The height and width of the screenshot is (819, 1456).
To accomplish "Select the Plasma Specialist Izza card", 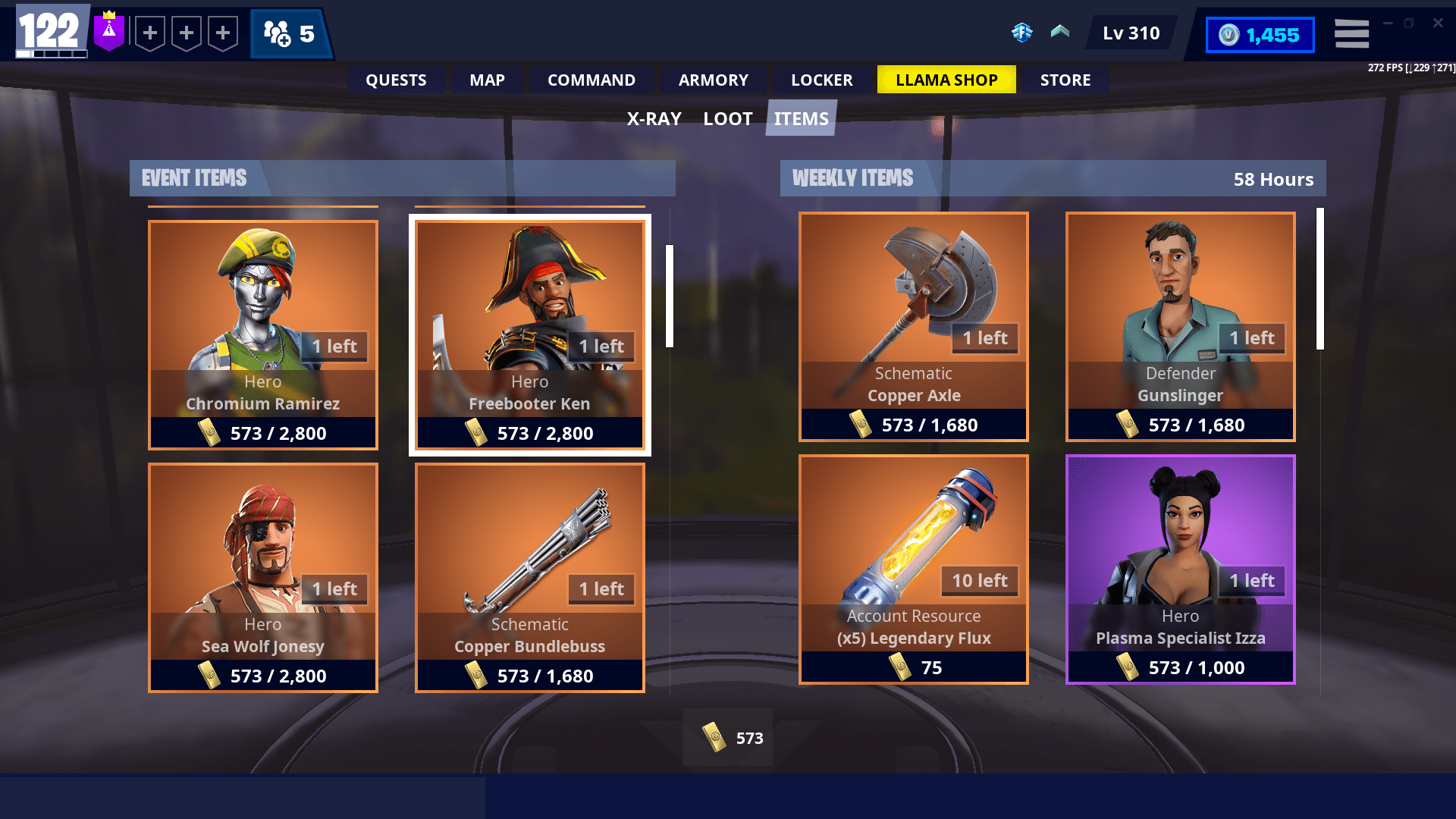I will click(x=1180, y=569).
